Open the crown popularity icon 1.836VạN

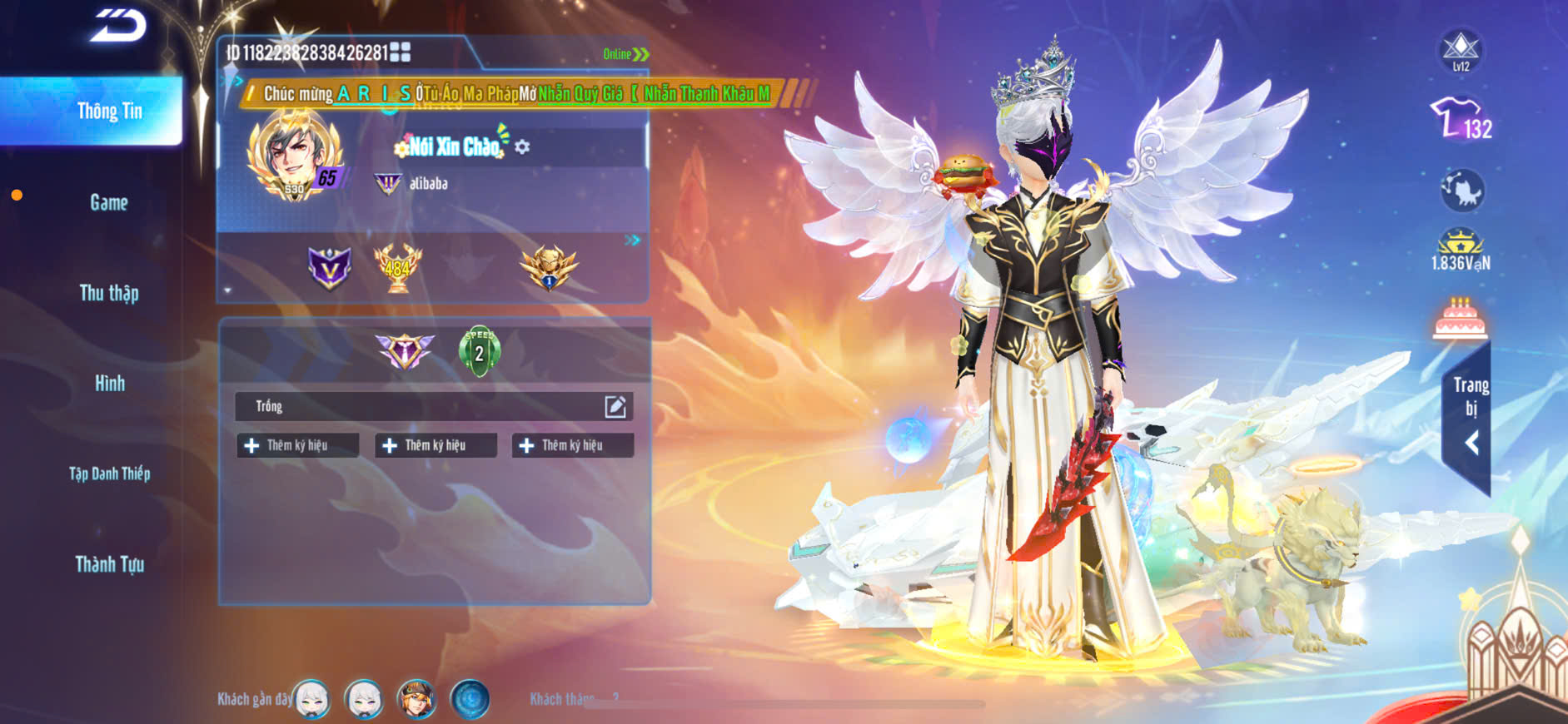1461,250
